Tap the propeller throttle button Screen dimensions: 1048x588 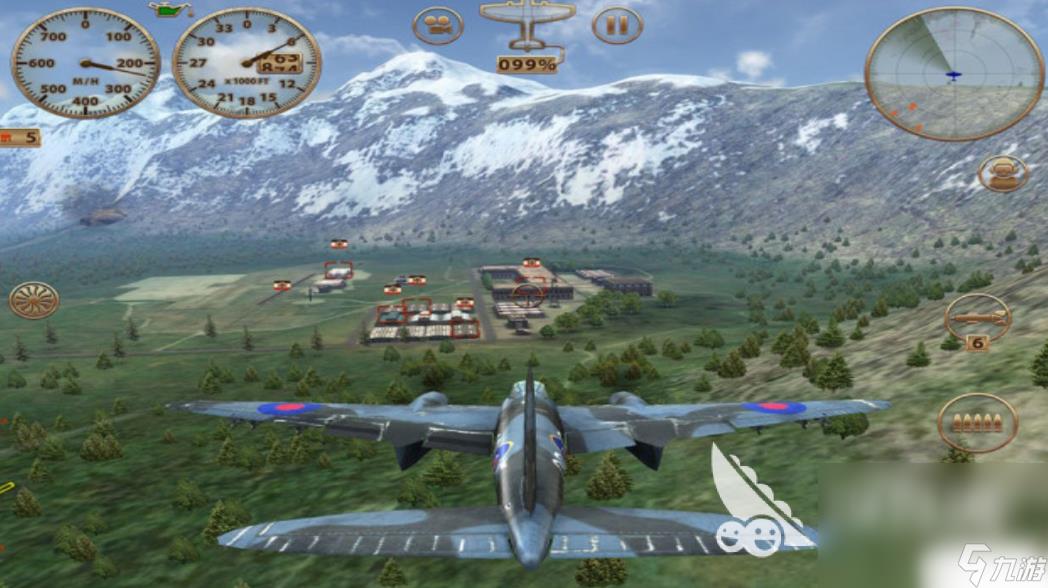point(34,300)
